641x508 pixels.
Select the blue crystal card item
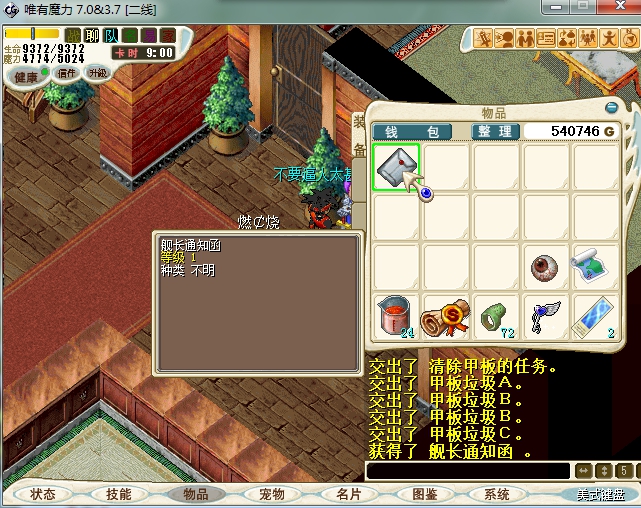coord(596,316)
